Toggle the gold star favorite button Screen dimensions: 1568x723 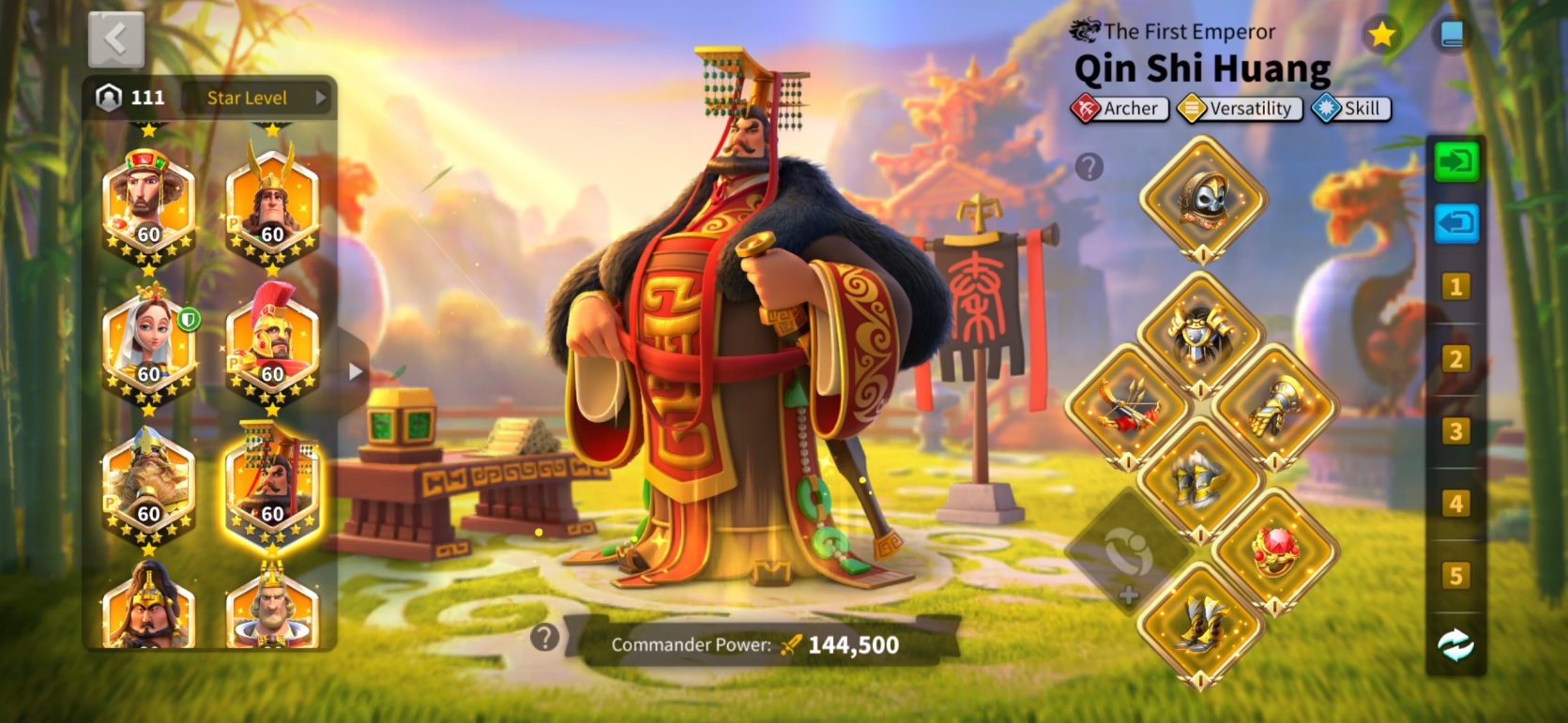[x=1382, y=36]
